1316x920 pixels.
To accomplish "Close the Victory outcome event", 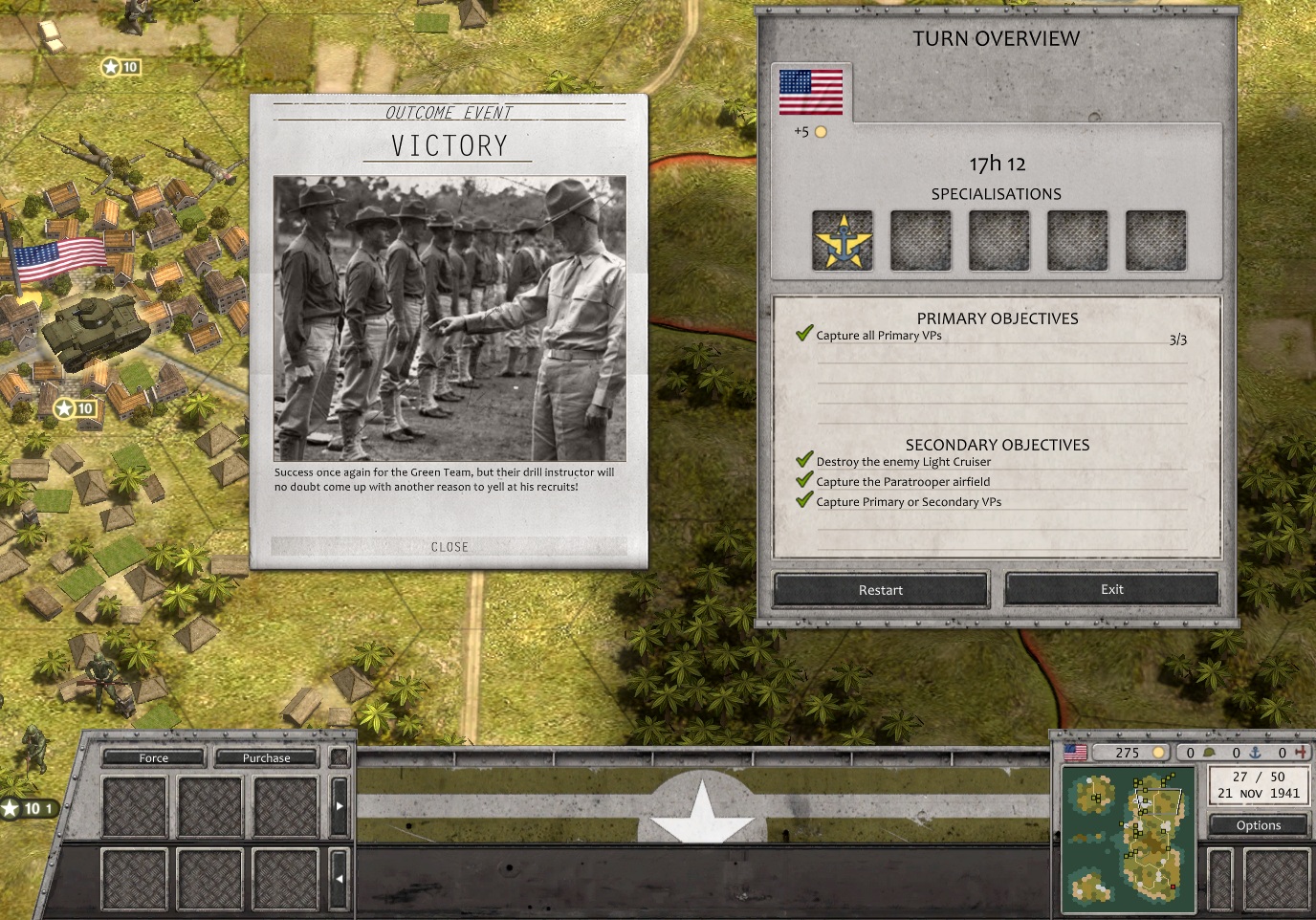I will 450,547.
